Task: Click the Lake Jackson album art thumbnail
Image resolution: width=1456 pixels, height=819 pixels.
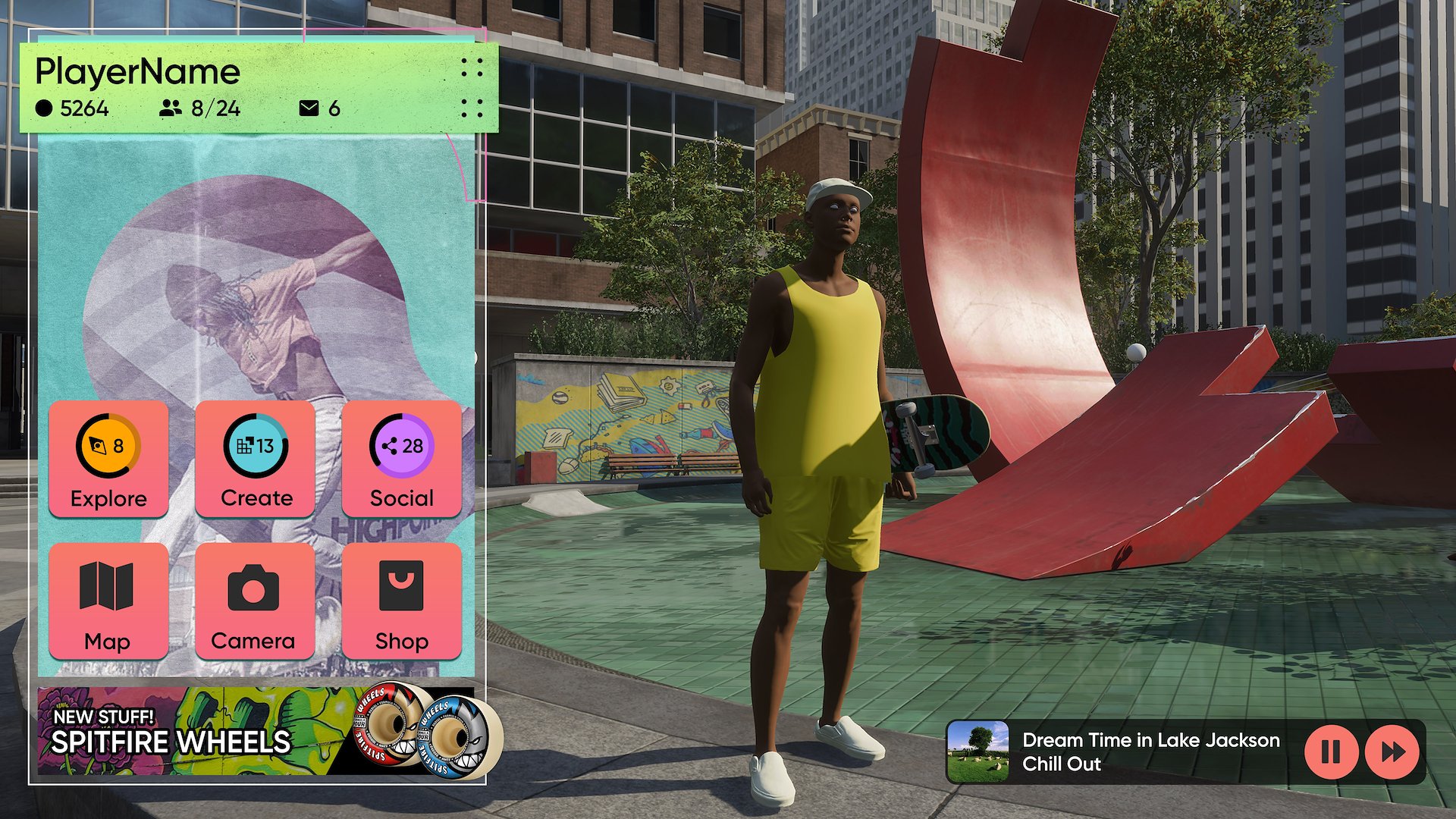Action: pyautogui.click(x=977, y=752)
